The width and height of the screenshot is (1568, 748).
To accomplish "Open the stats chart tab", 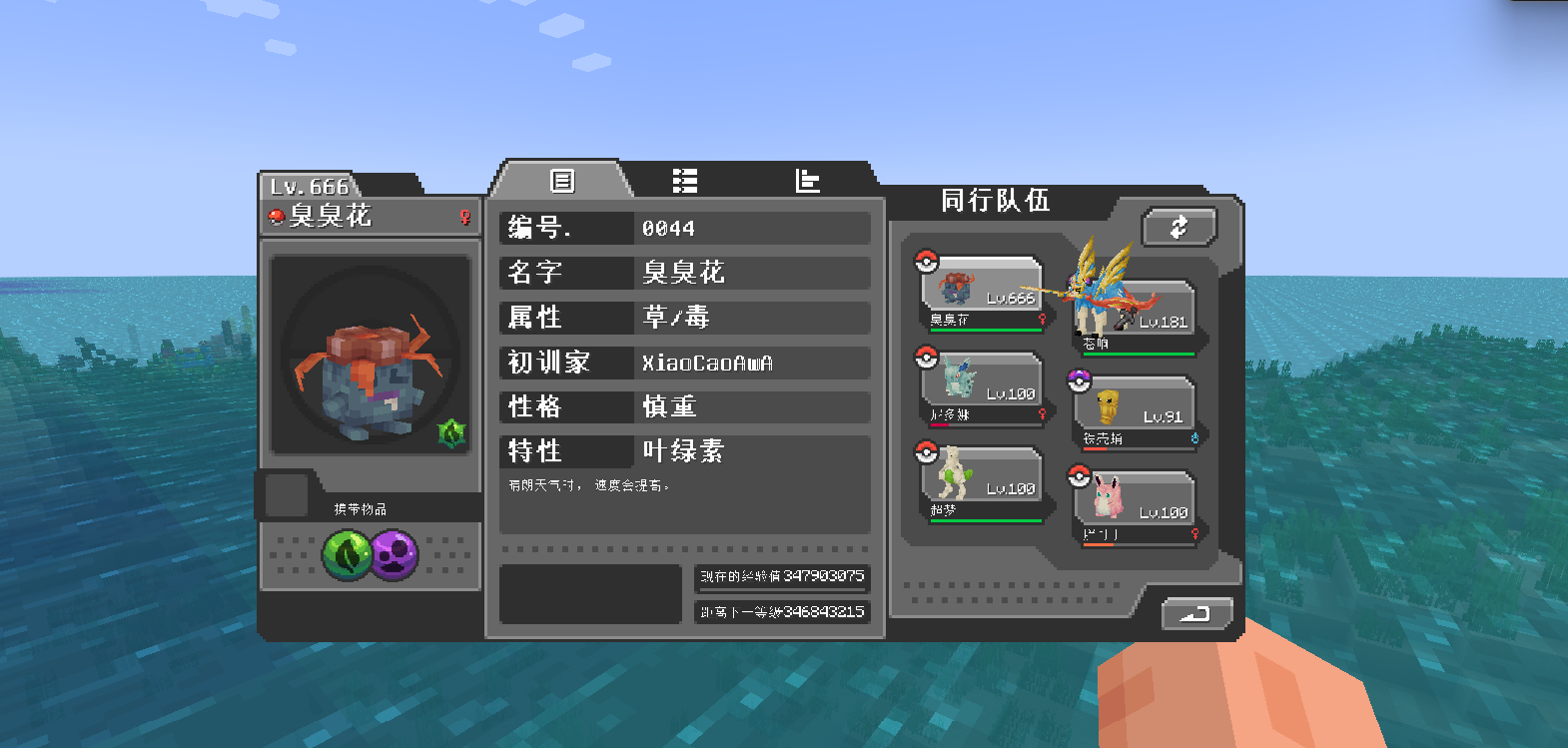I will [807, 181].
